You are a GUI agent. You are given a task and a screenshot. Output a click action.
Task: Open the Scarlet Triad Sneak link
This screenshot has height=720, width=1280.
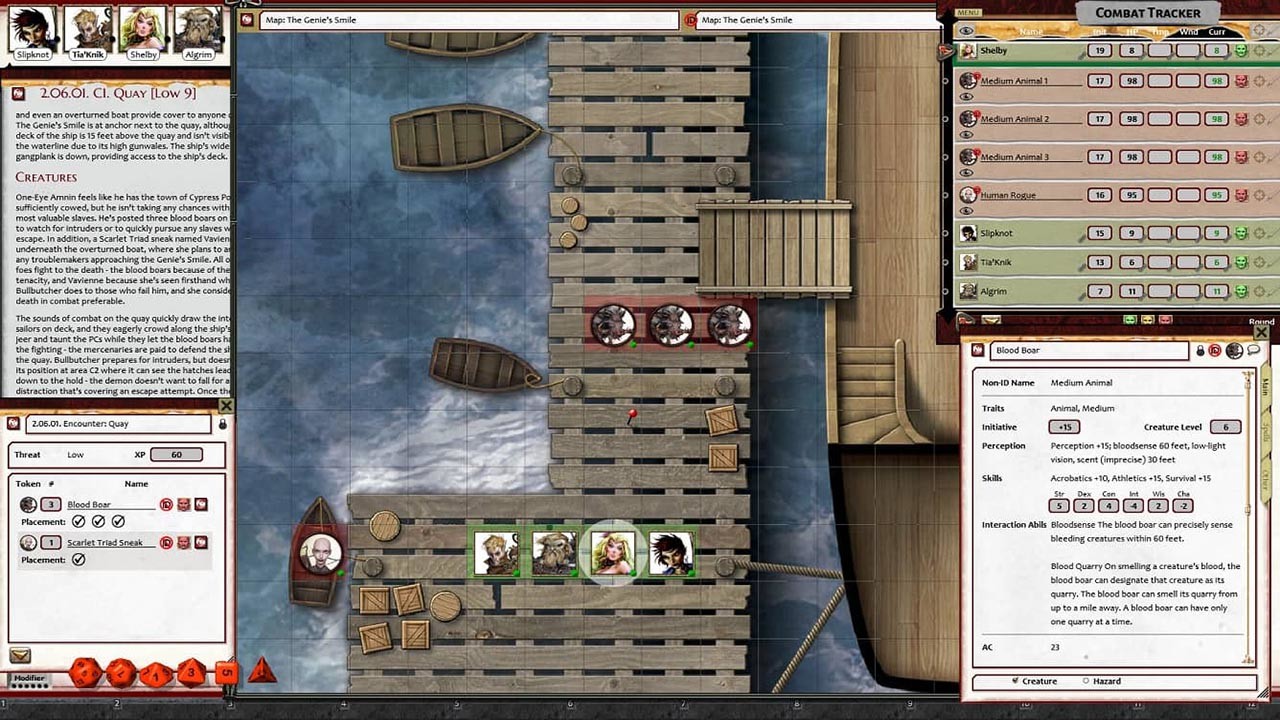coord(105,542)
